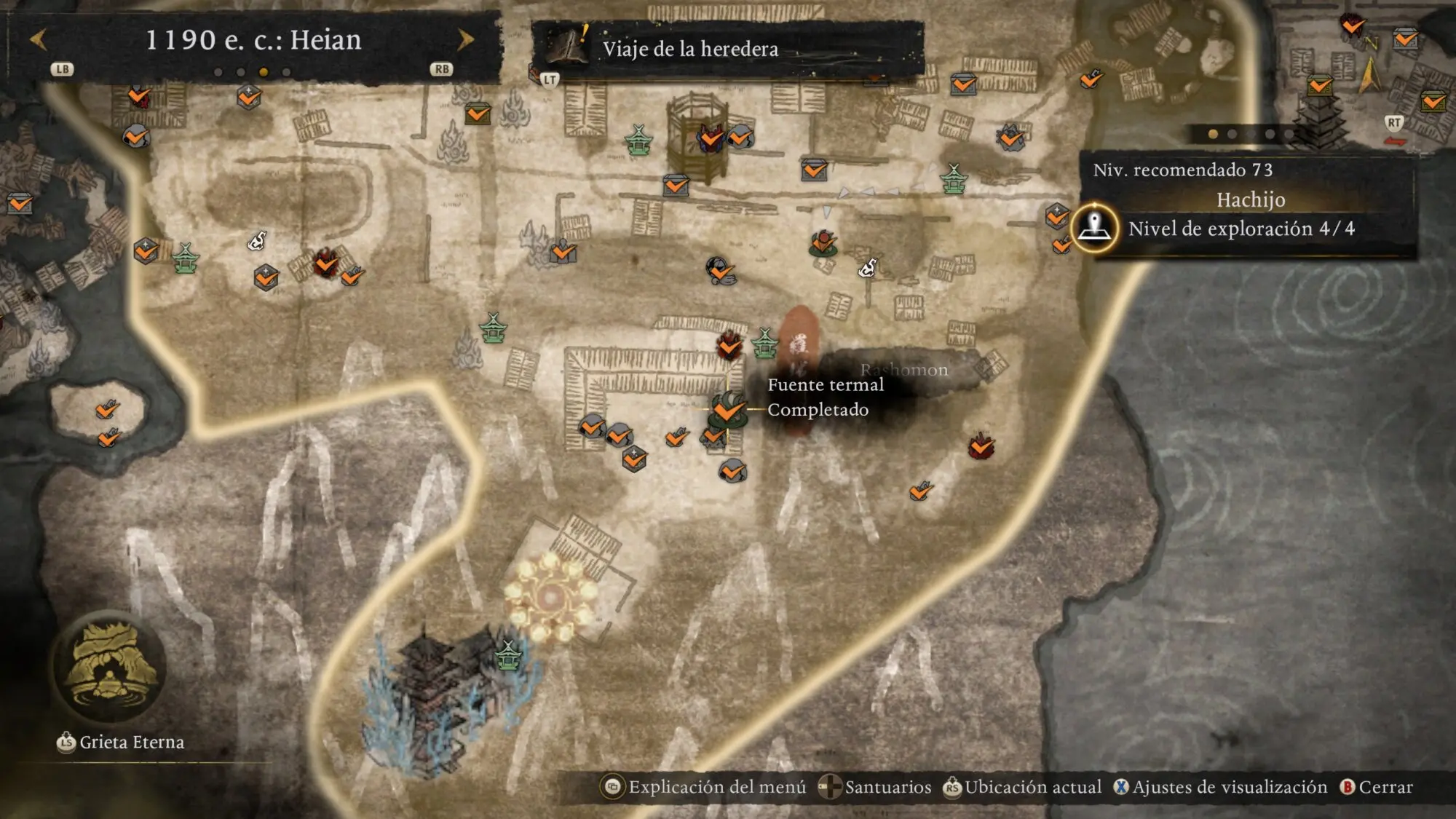Select the Hachijo region location icon
1456x819 pixels.
click(1094, 228)
